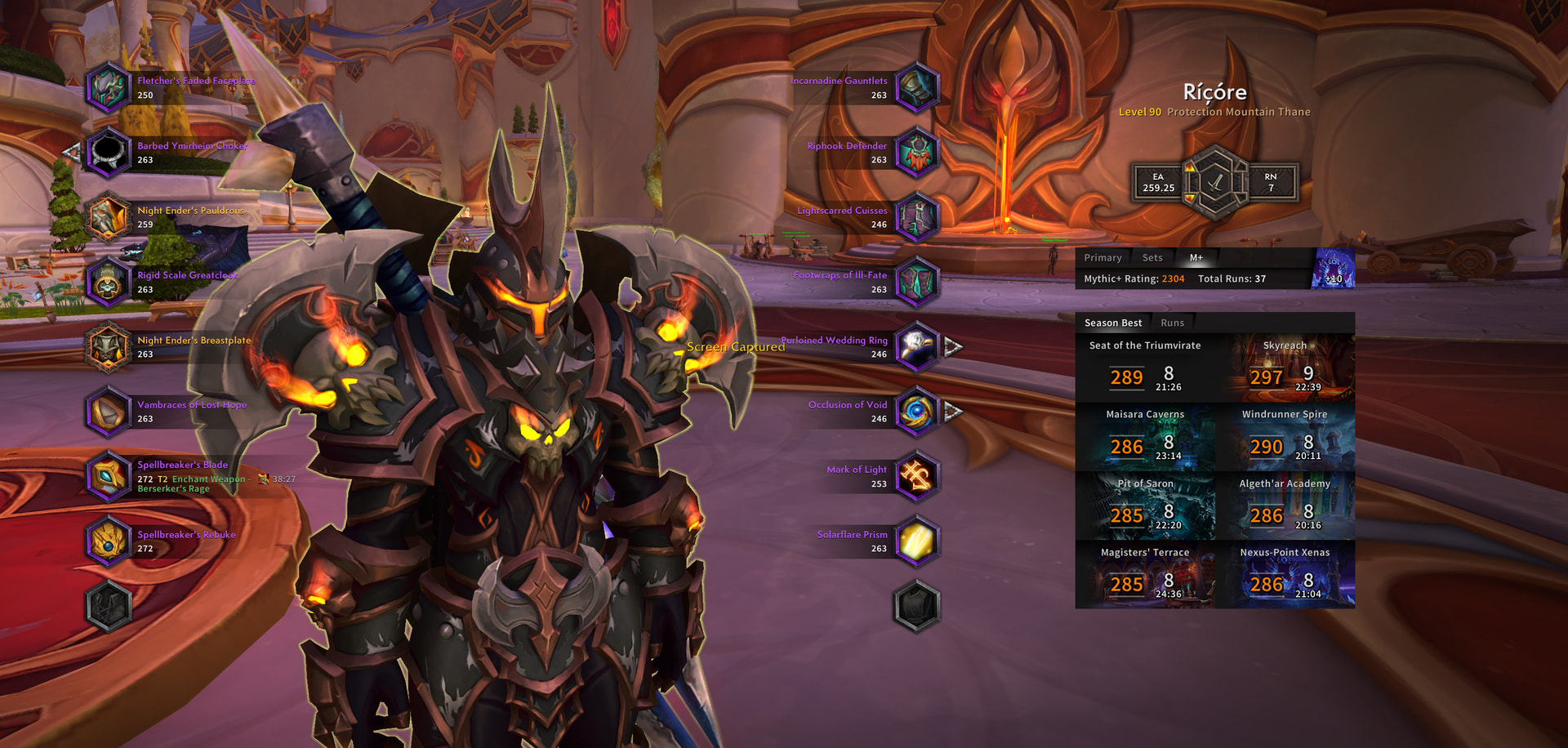Click the Lightscarred Cuisses legs slot
This screenshot has width=1568, height=748.
[917, 217]
